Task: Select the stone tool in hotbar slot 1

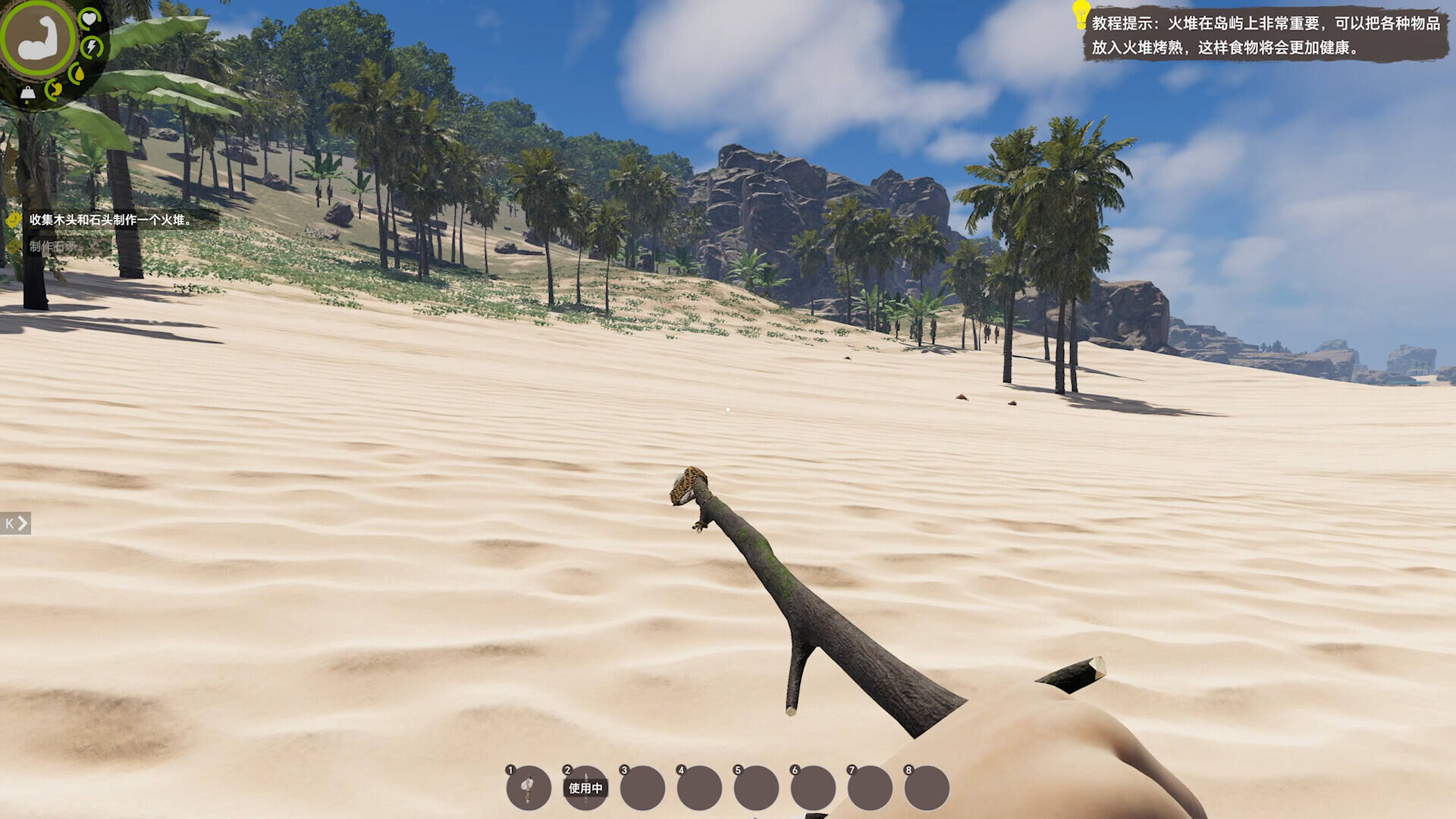Action: [529, 789]
